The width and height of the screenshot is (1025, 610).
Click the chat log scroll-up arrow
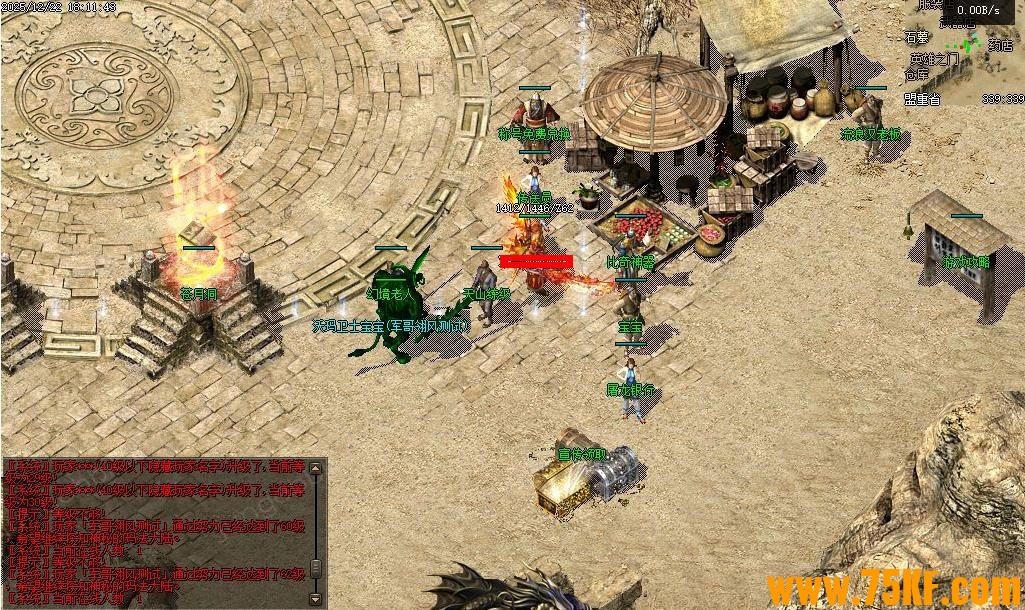pyautogui.click(x=317, y=467)
